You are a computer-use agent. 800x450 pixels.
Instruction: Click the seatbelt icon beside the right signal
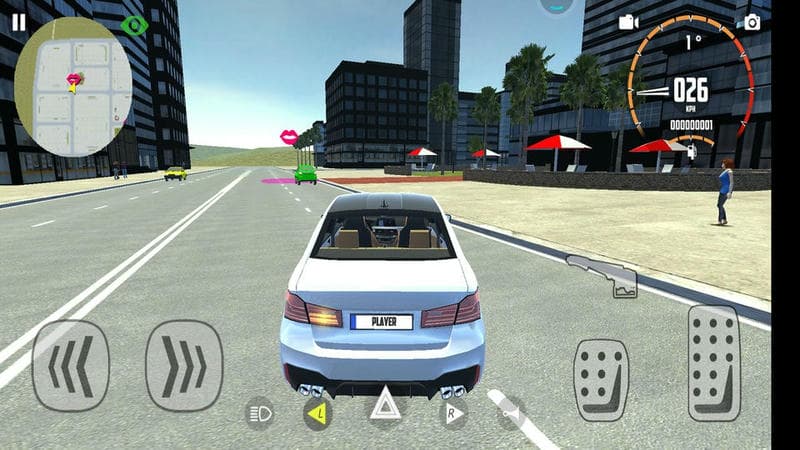pyautogui.click(x=511, y=412)
